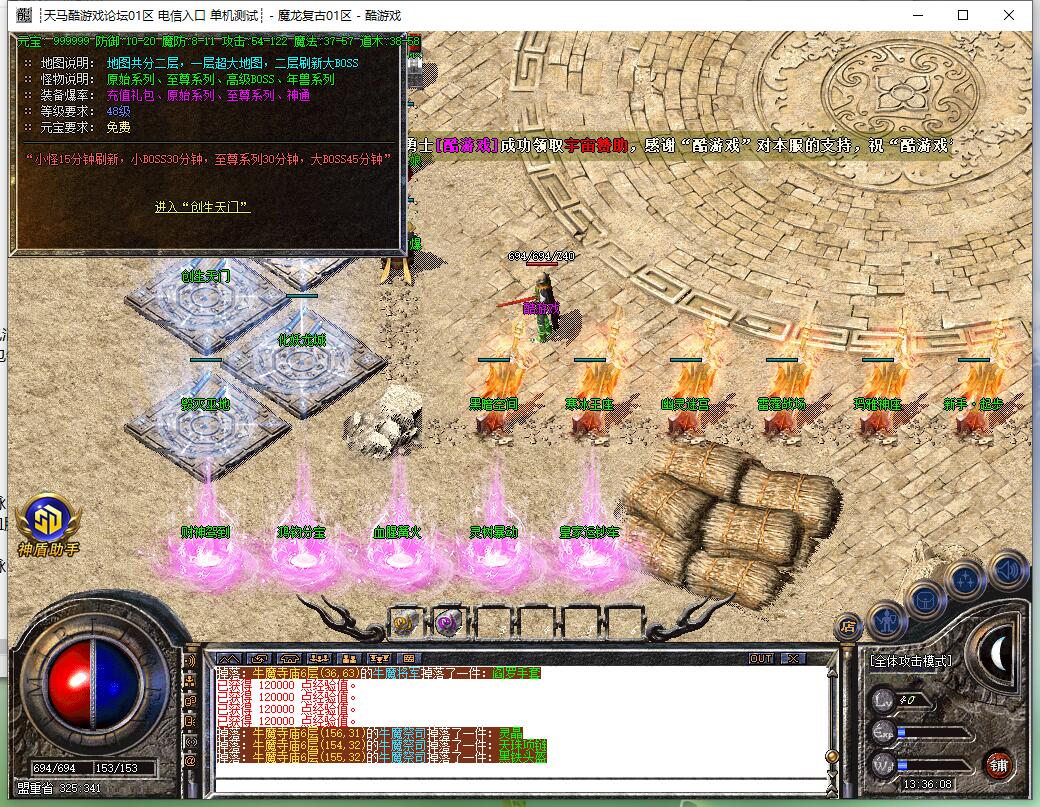The width and height of the screenshot is (1040, 807).
Task: Focus the chat text input box
Action: tap(520, 783)
